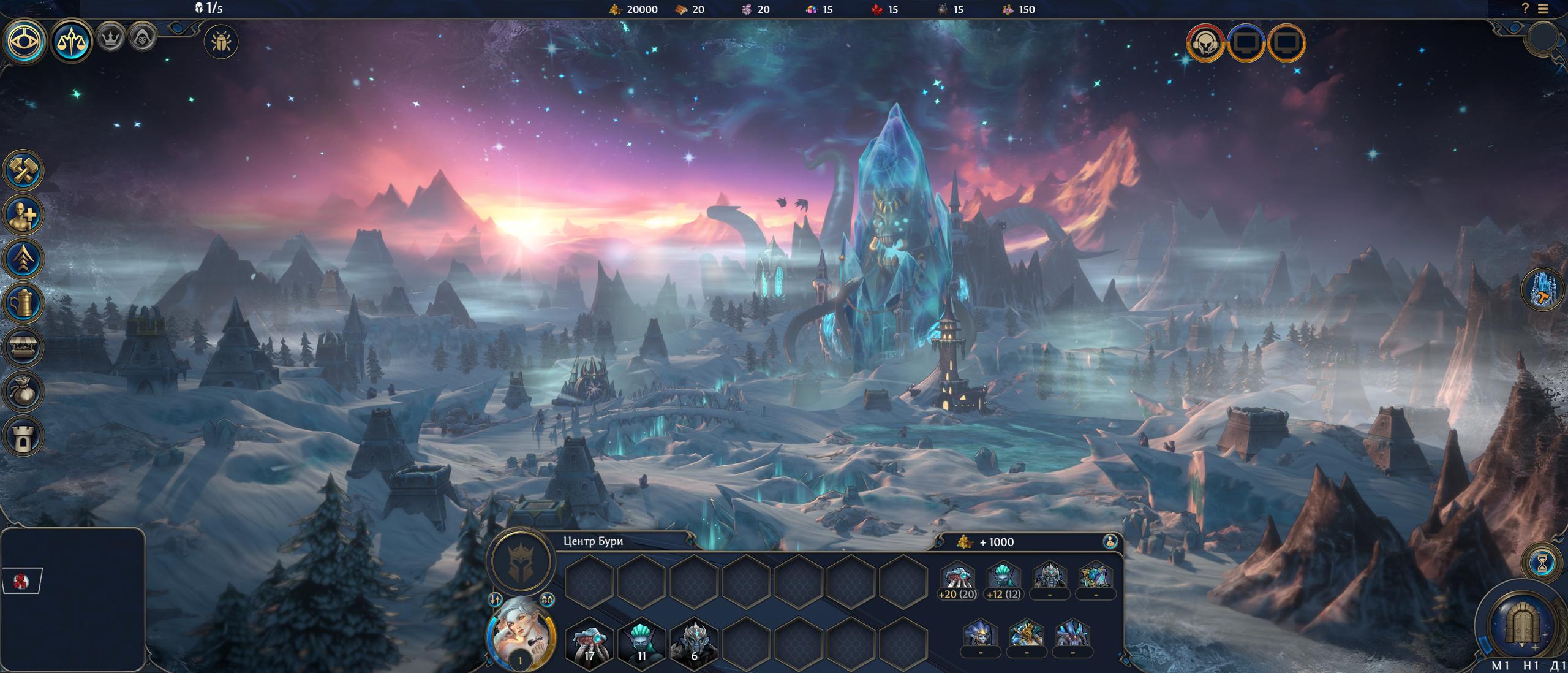Viewport: 1568px width, 673px height.
Task: Select the eye overview button
Action: pos(25,42)
